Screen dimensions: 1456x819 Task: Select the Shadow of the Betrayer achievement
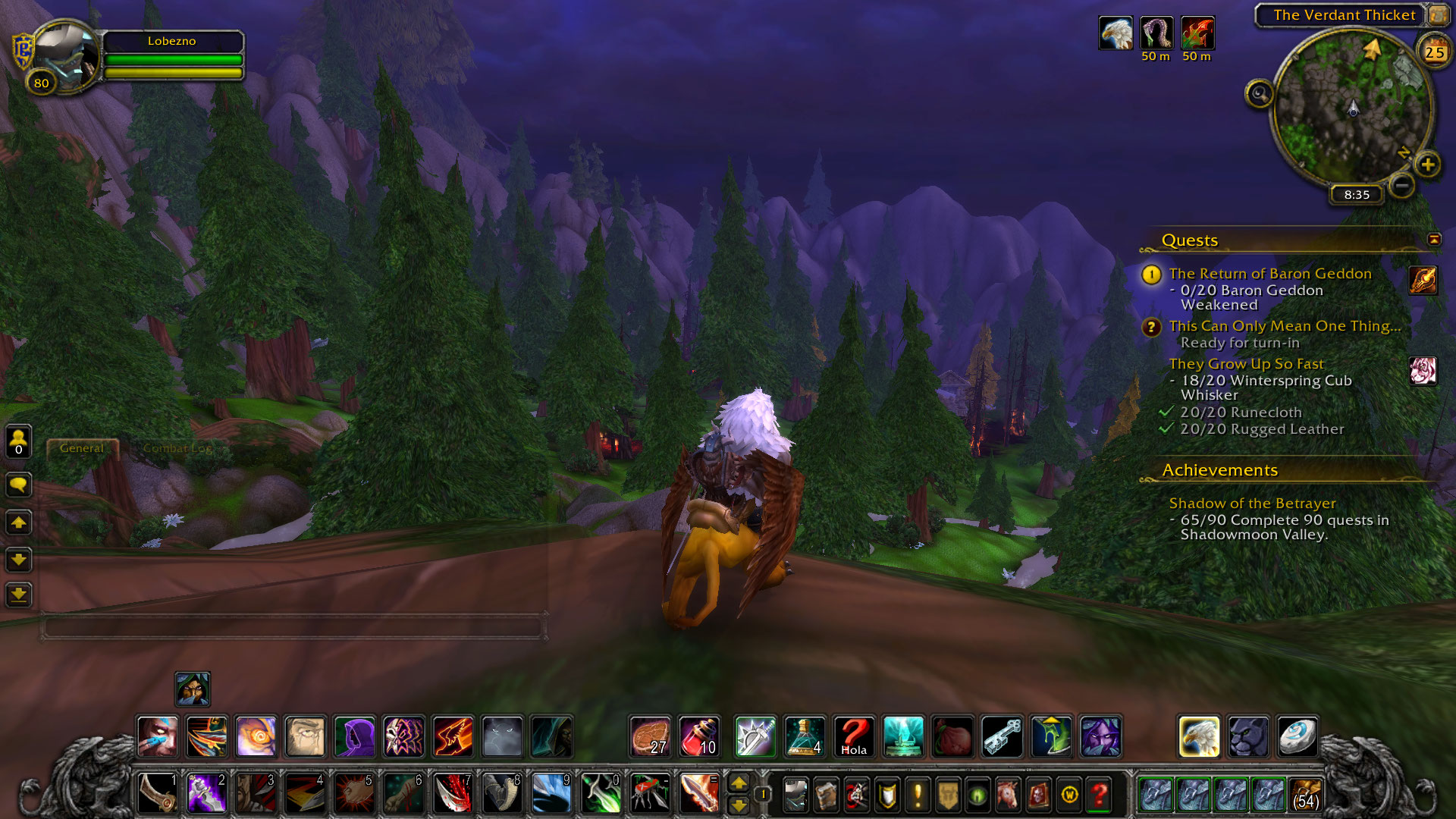pyautogui.click(x=1252, y=504)
